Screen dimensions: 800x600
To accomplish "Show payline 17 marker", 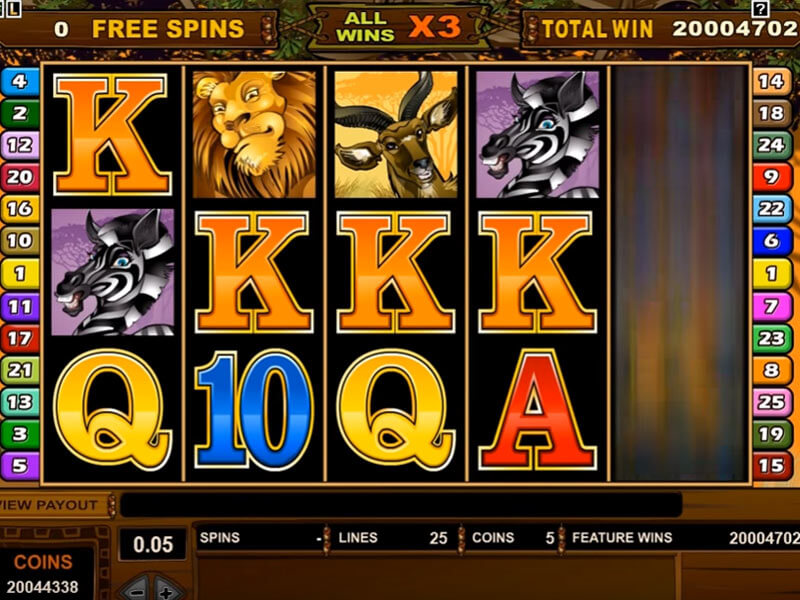I will (20, 338).
